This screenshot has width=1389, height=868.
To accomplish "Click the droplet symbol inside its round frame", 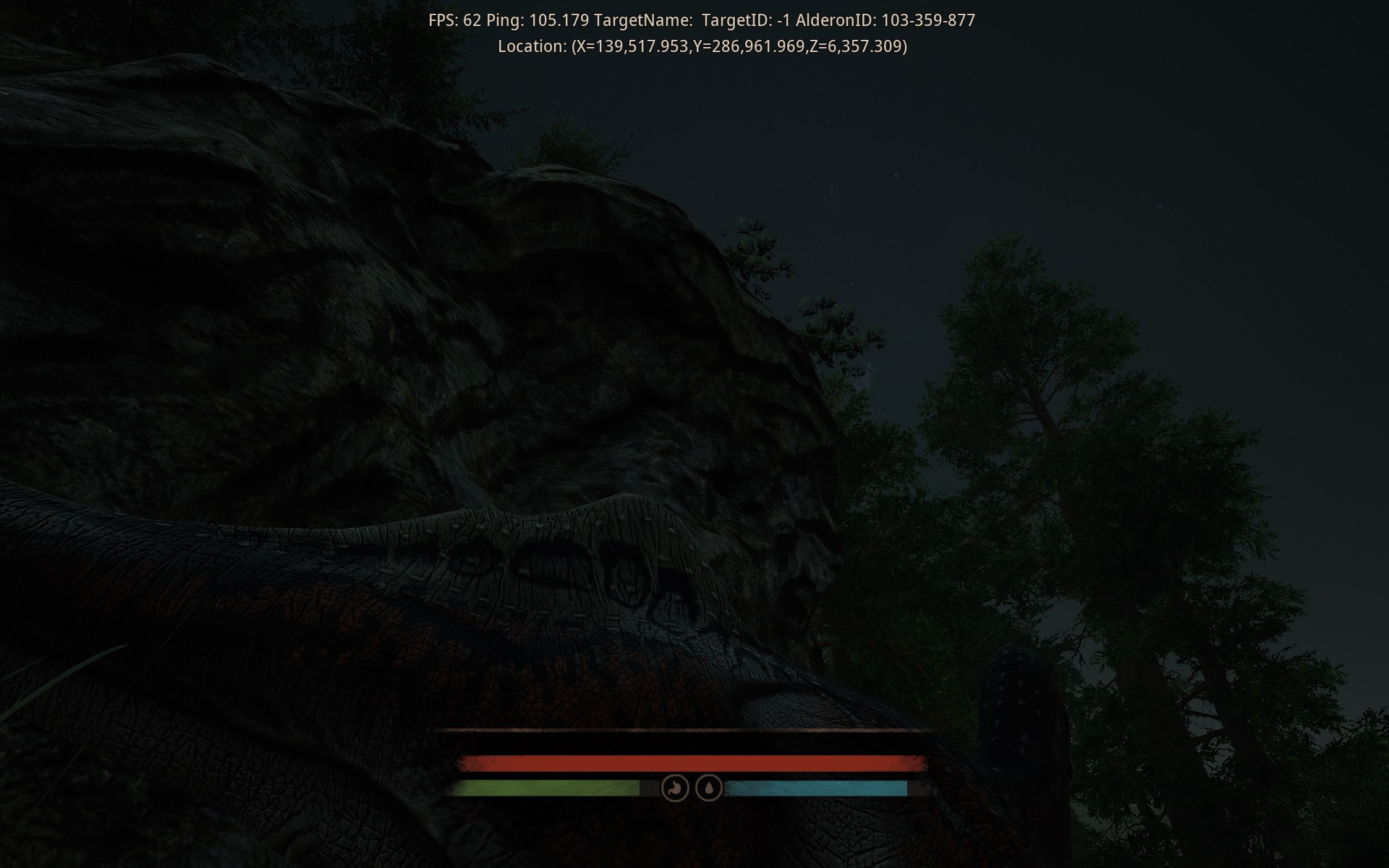I will 709,789.
